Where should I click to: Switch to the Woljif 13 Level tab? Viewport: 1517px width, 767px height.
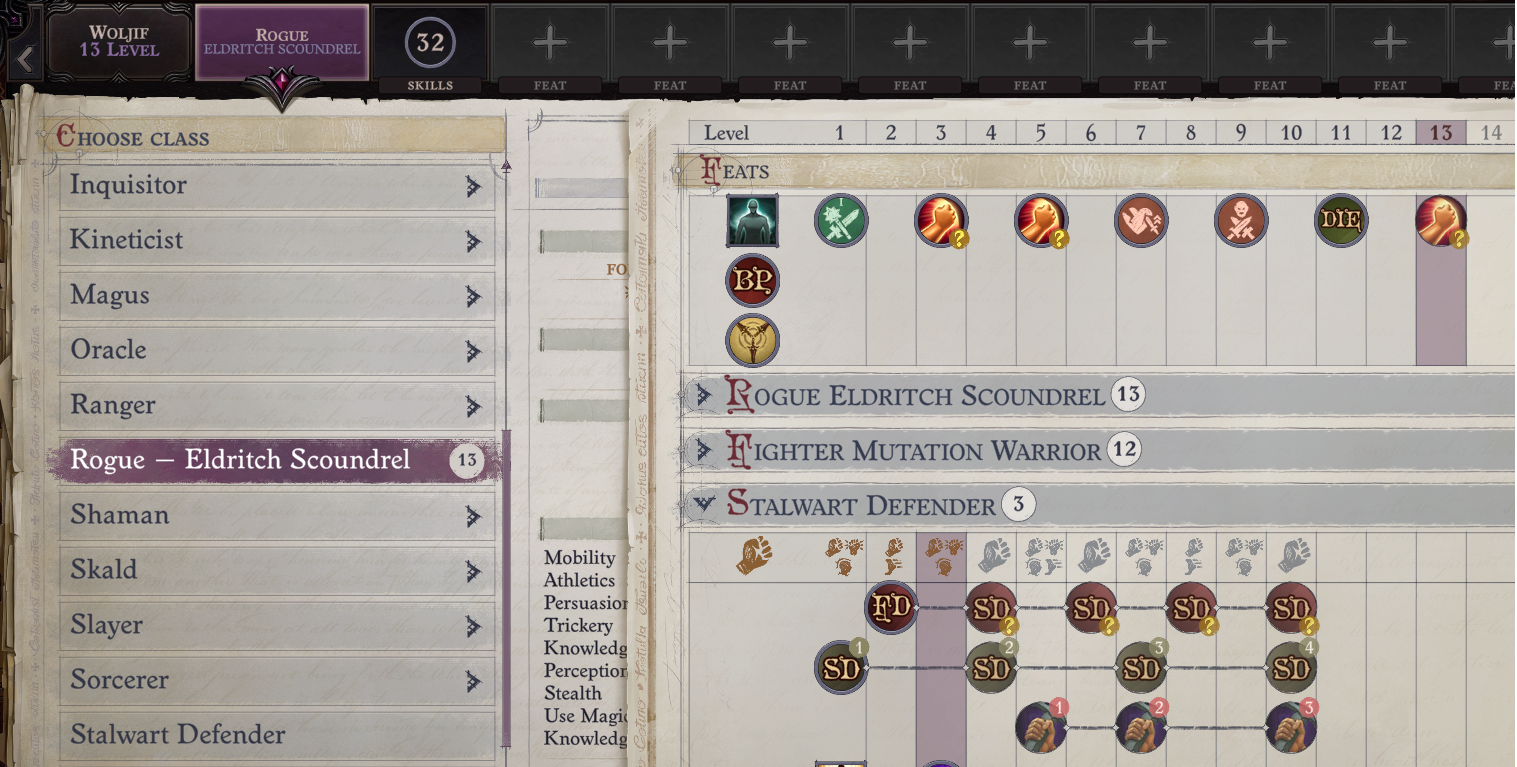(118, 40)
